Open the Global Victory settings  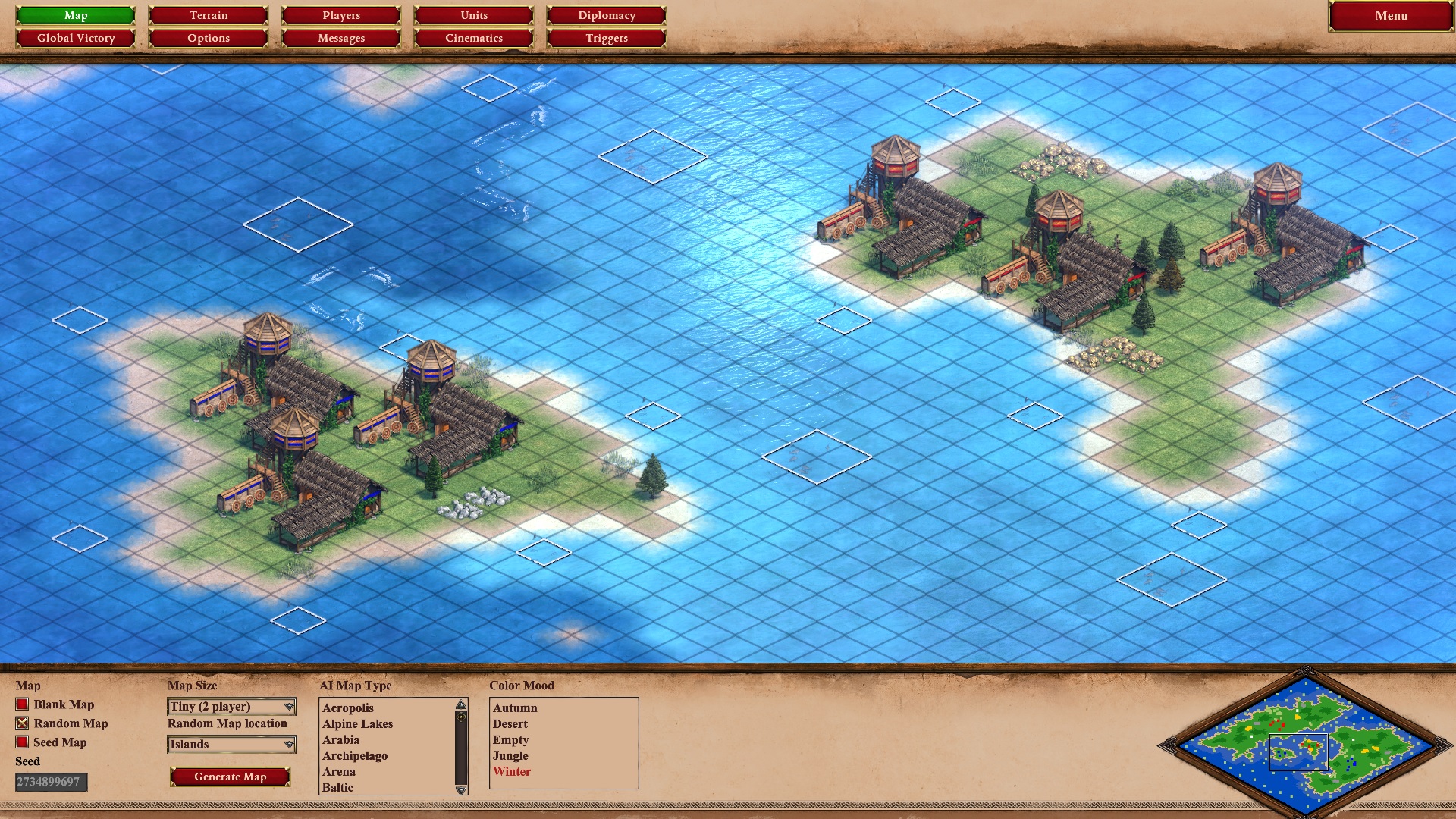(x=75, y=37)
